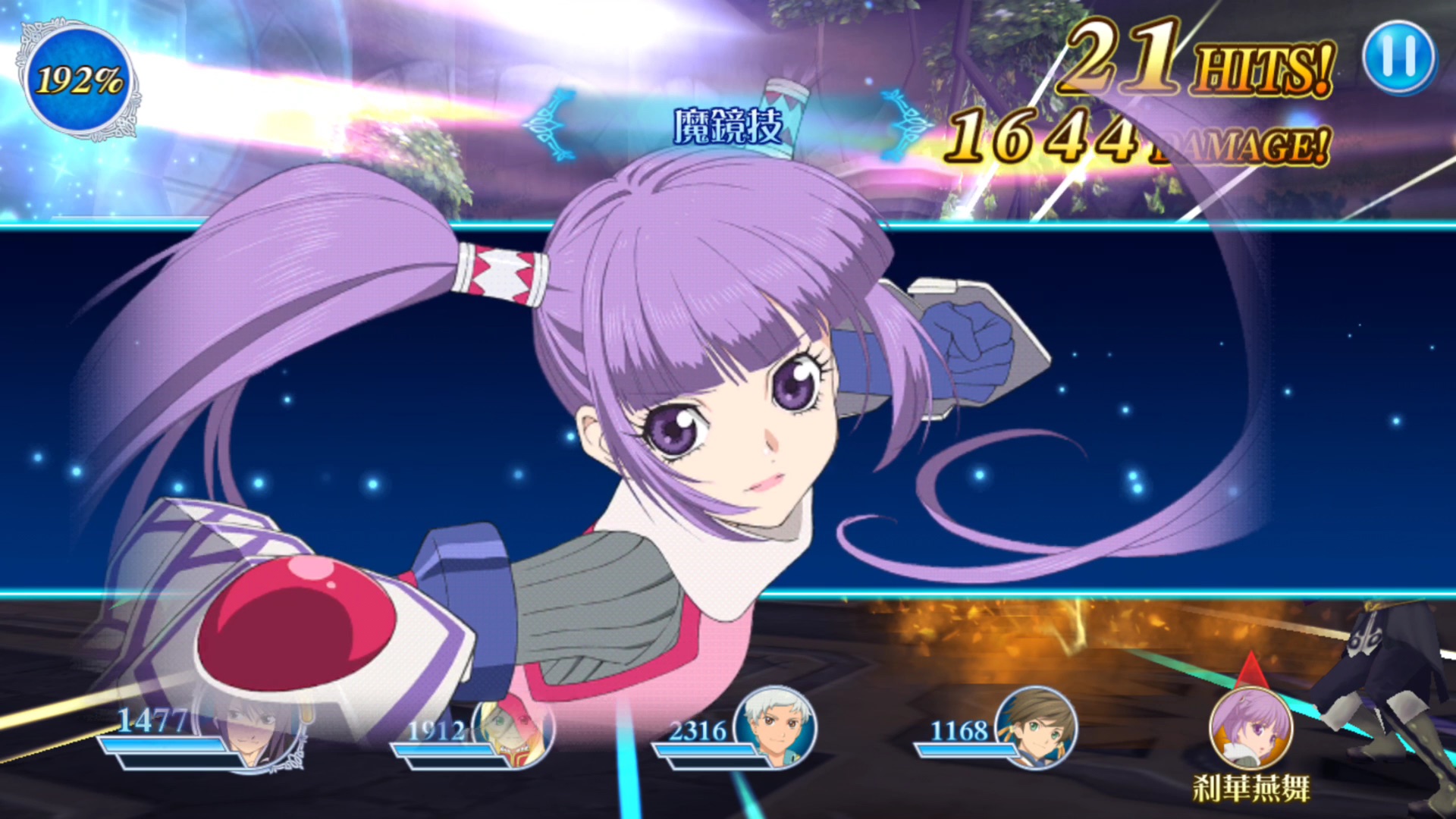This screenshot has height=819, width=1456.
Task: Pick the brown-haired party member portrait
Action: tap(1036, 728)
